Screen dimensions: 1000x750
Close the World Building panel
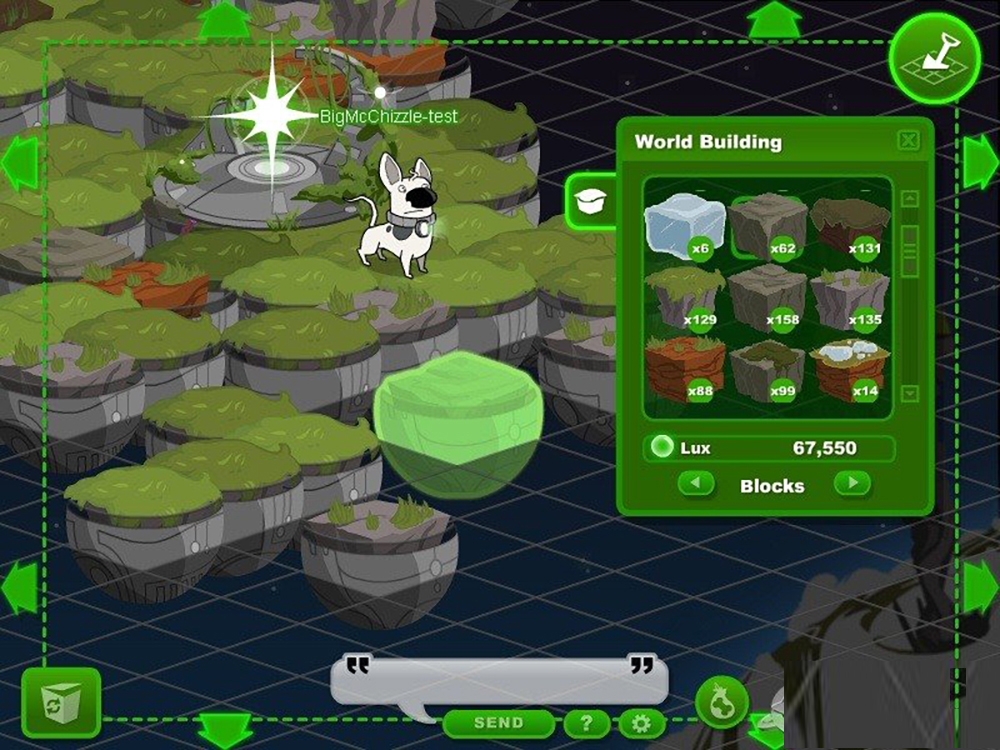[908, 141]
